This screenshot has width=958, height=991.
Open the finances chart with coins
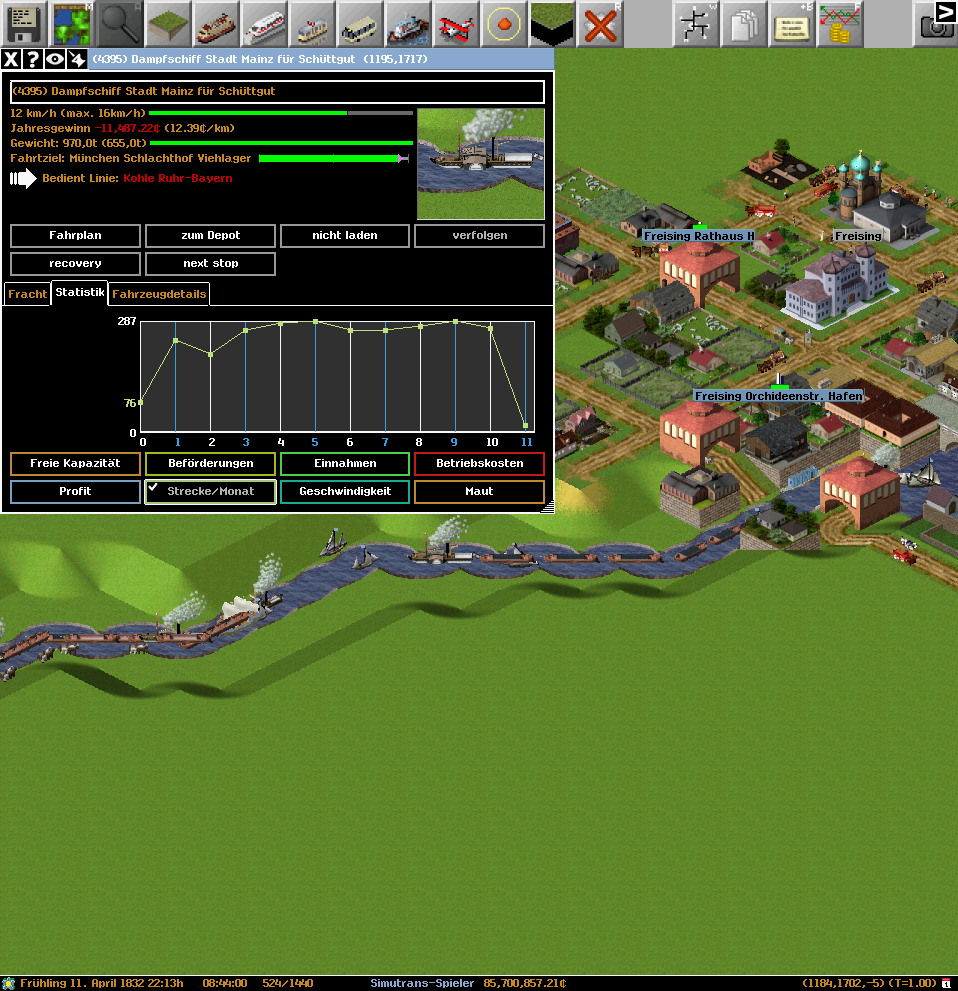pyautogui.click(x=840, y=24)
